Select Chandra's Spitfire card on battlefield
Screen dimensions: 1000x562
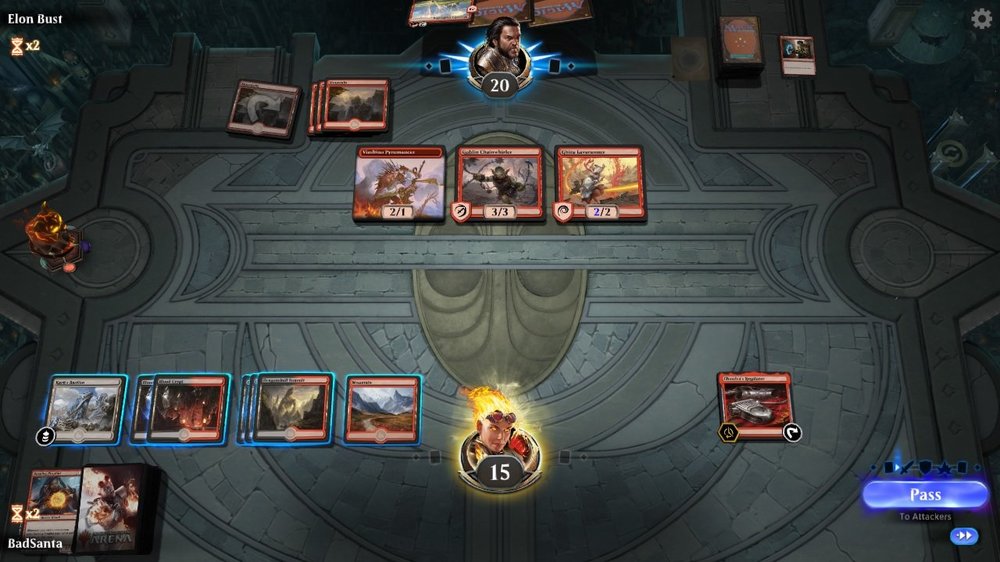755,404
